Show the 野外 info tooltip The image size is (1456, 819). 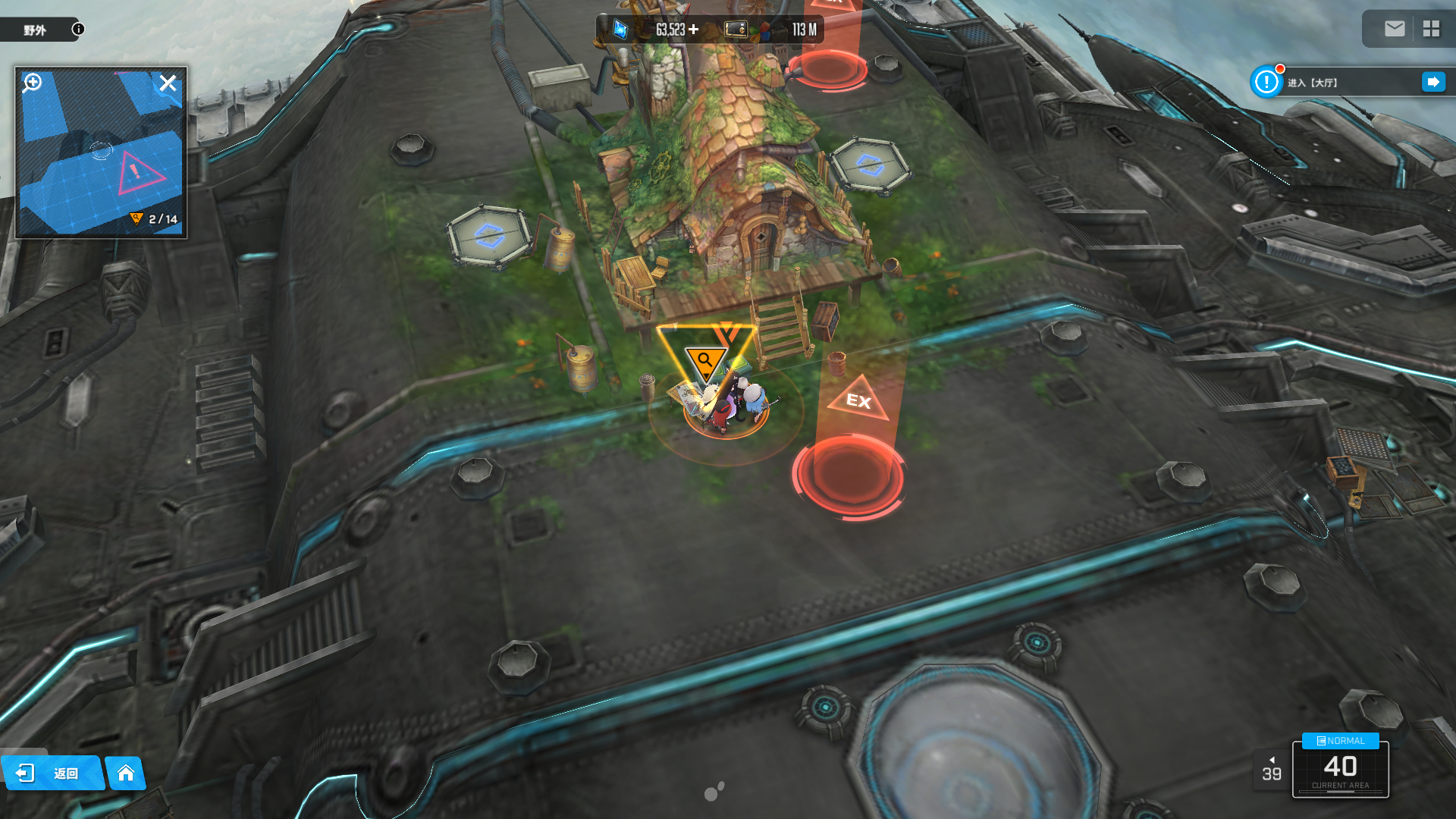tap(78, 29)
